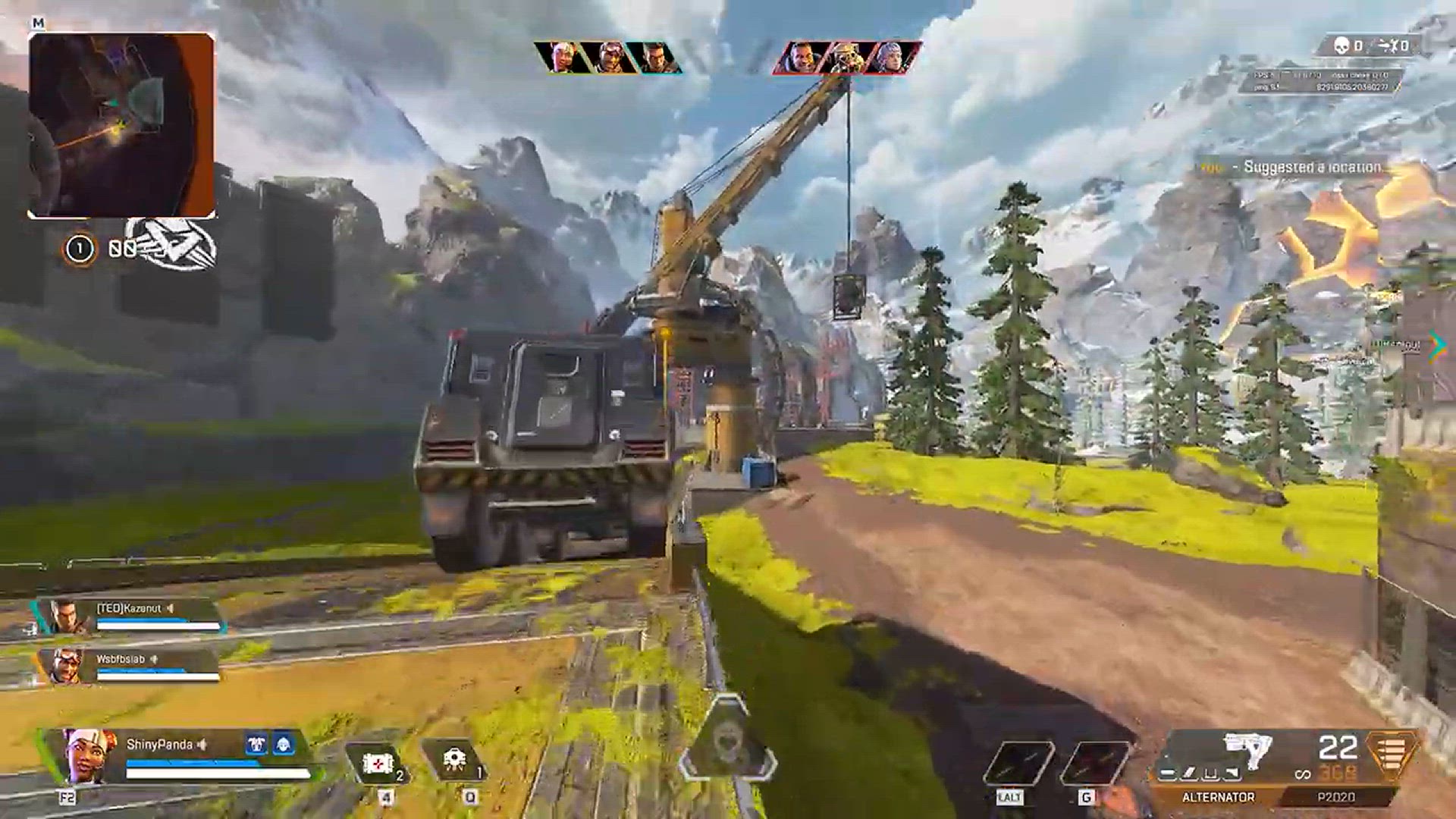The image size is (1456, 819).
Task: Use the med kit healing item slot
Action: coord(378,764)
